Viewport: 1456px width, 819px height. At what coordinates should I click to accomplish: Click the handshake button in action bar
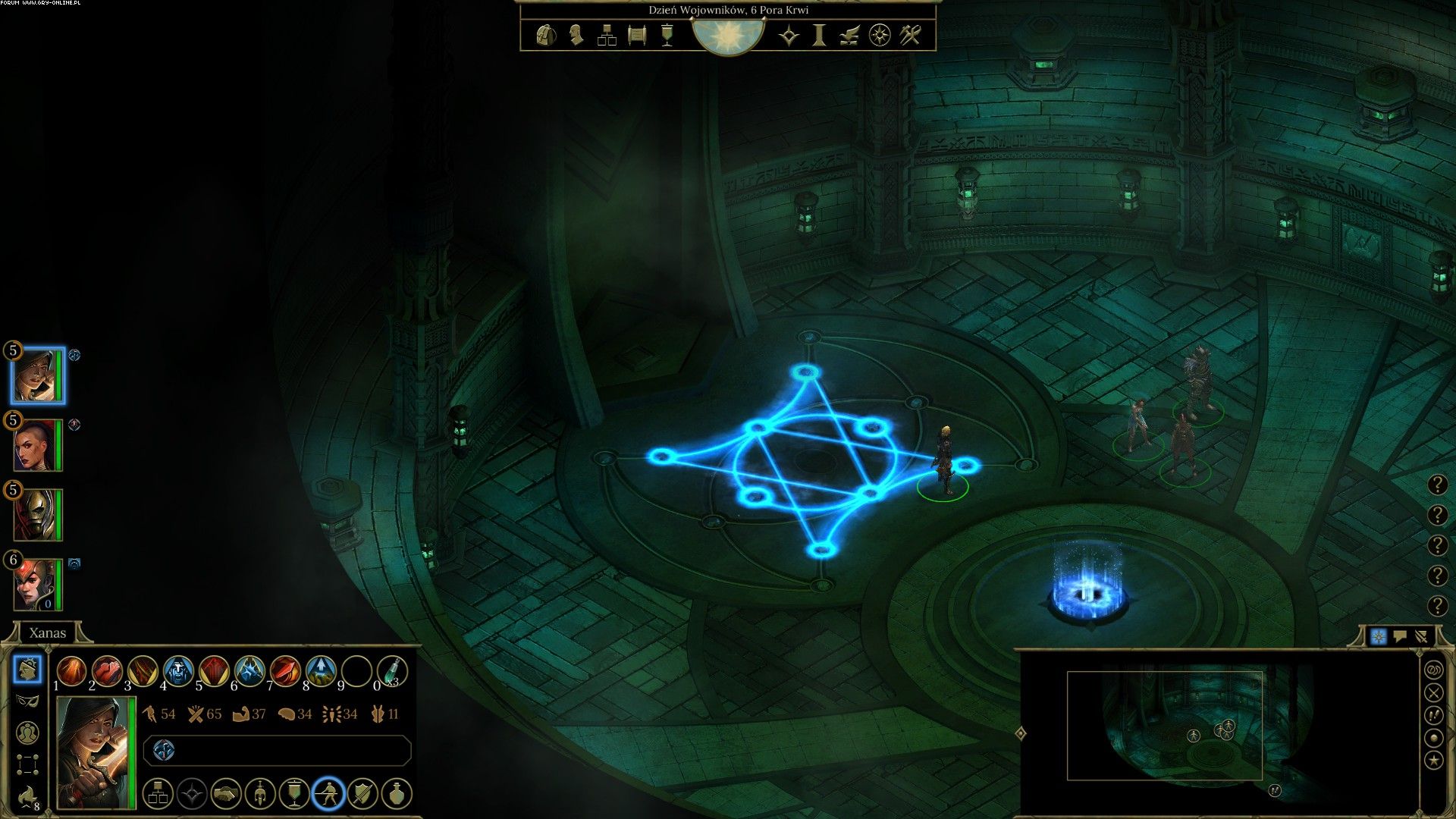(226, 794)
